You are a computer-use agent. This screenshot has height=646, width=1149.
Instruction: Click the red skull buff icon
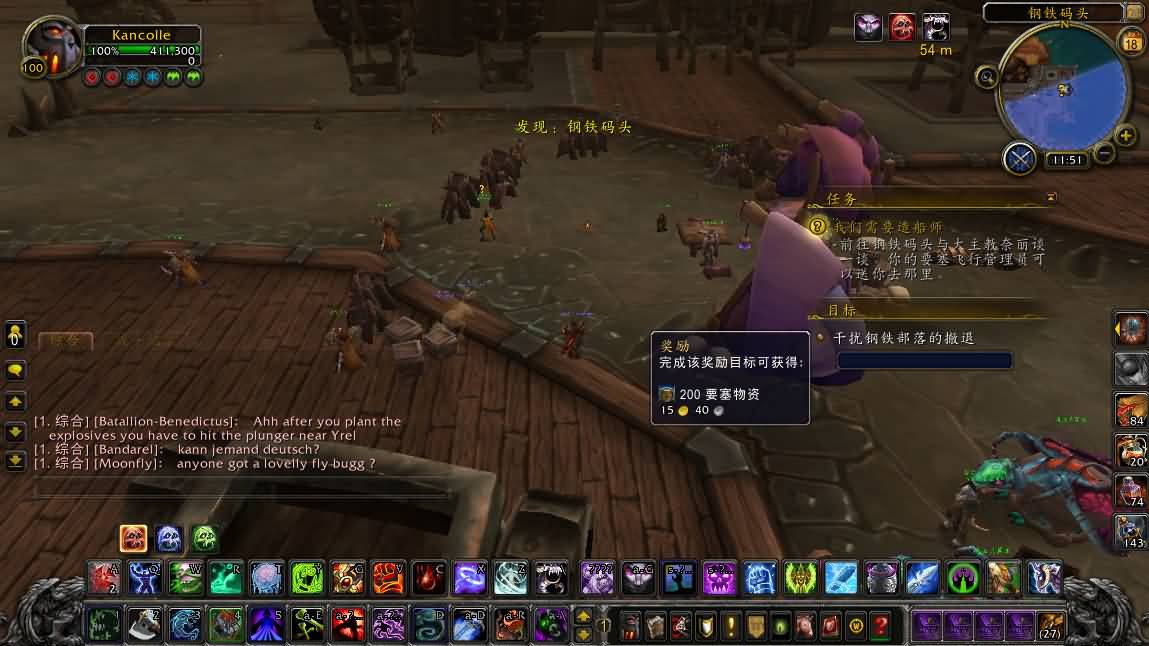click(902, 27)
